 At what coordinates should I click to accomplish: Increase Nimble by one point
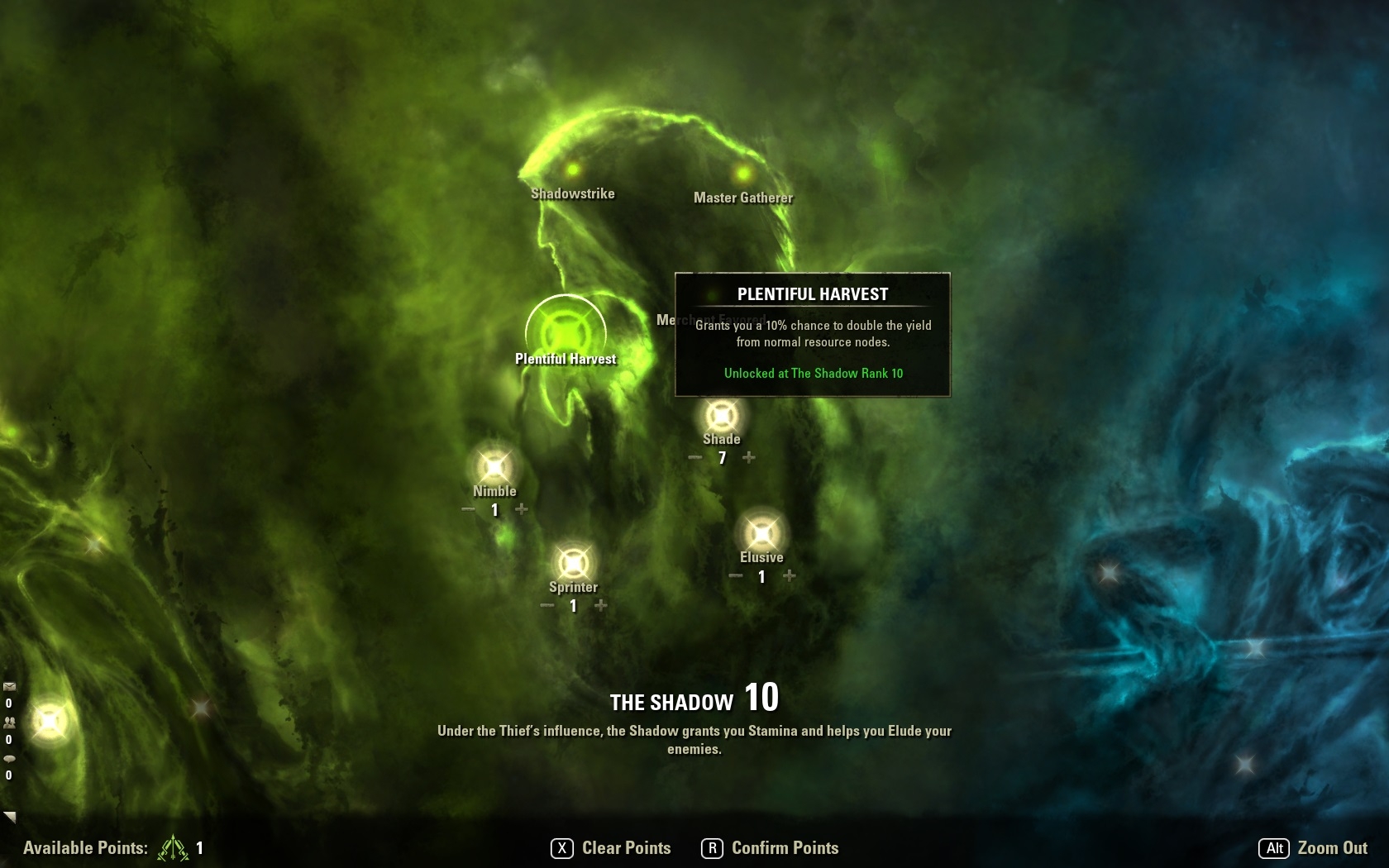522,509
